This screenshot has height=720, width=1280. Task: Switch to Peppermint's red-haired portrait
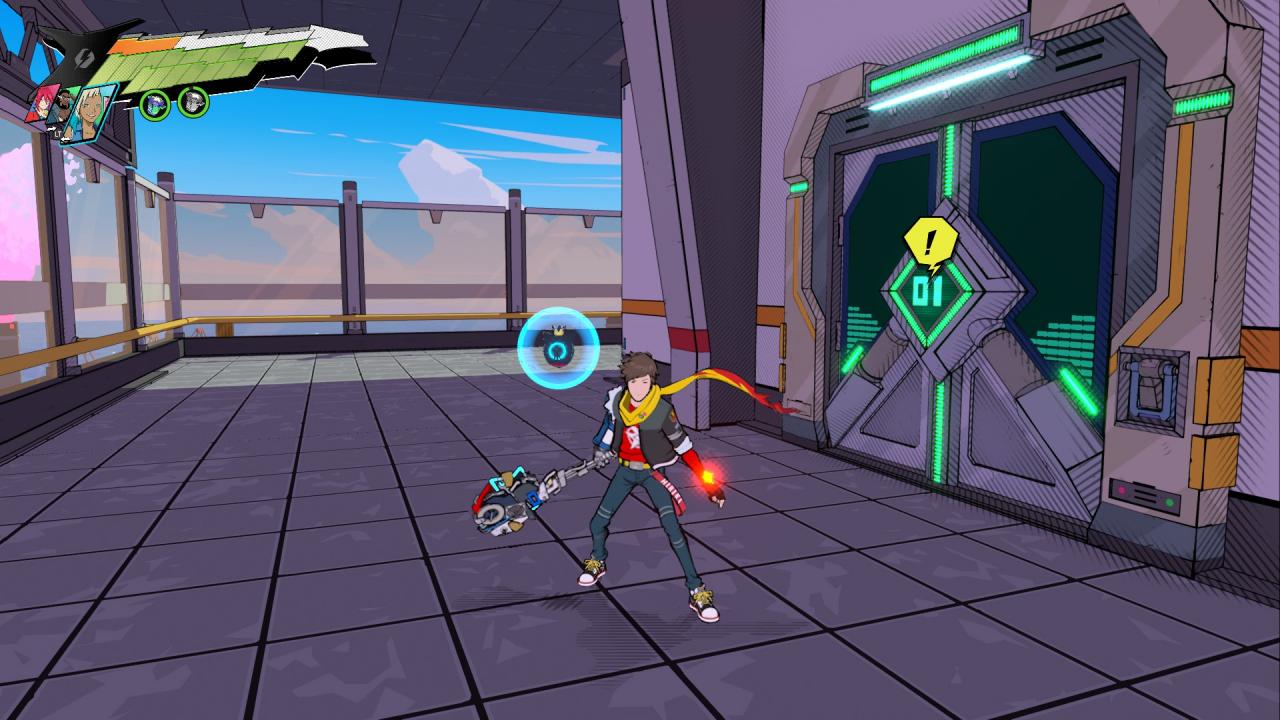(x=44, y=100)
